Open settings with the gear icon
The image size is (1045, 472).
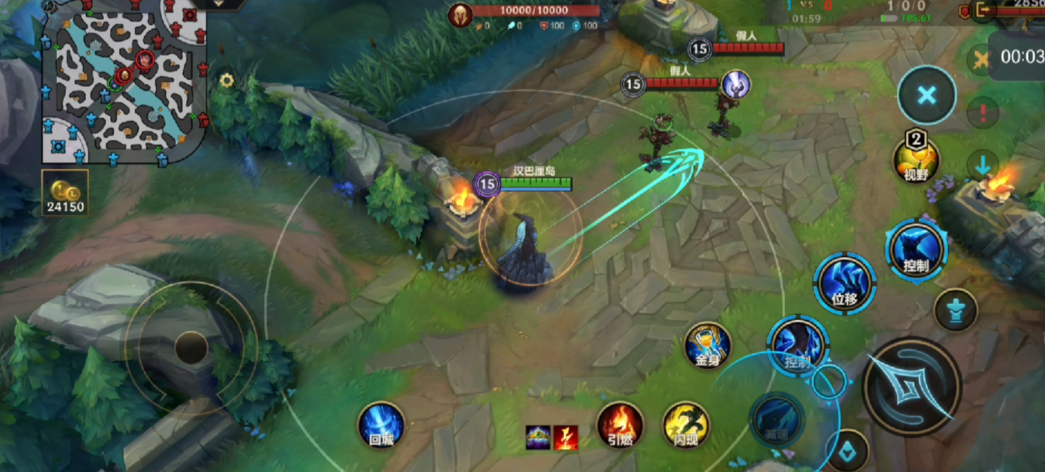[x=227, y=80]
